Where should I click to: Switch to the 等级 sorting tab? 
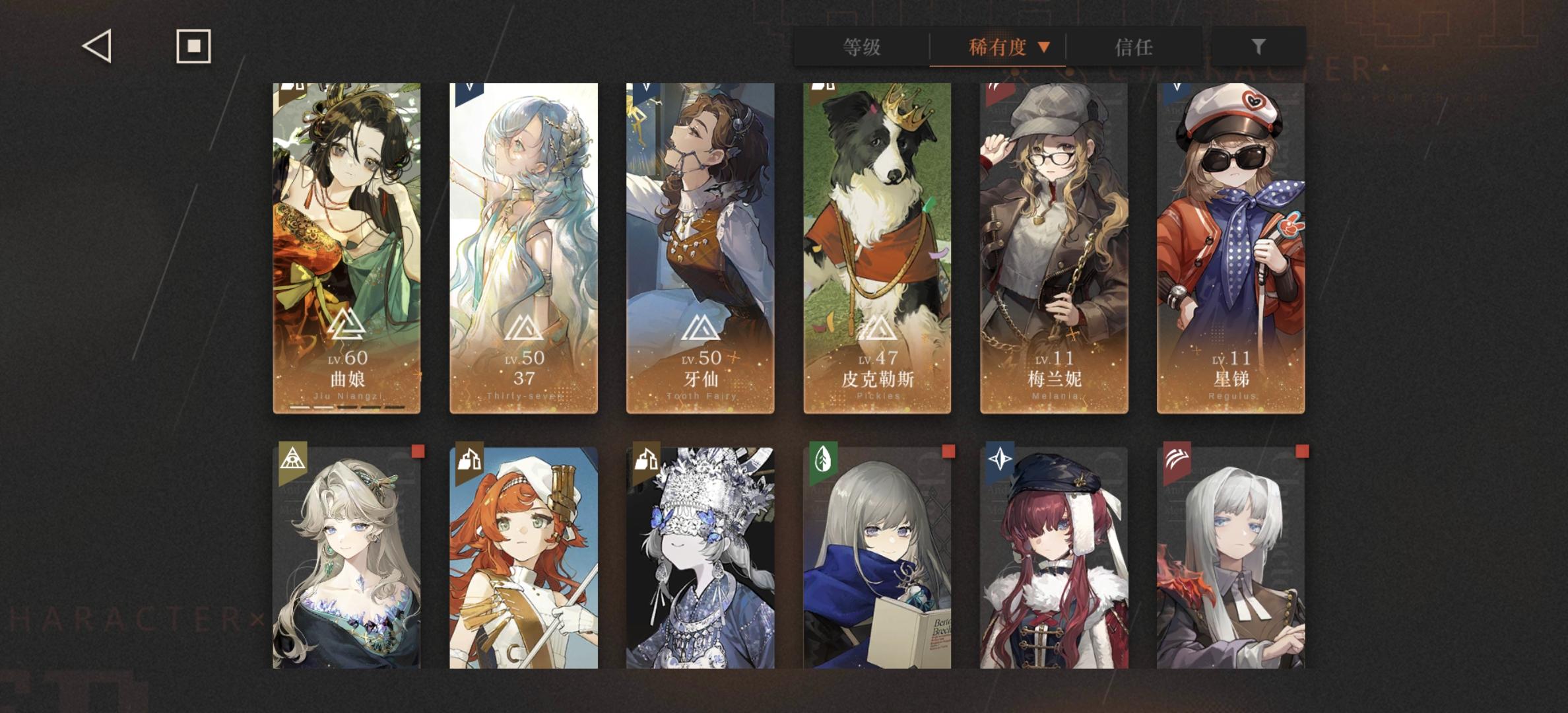(x=861, y=48)
